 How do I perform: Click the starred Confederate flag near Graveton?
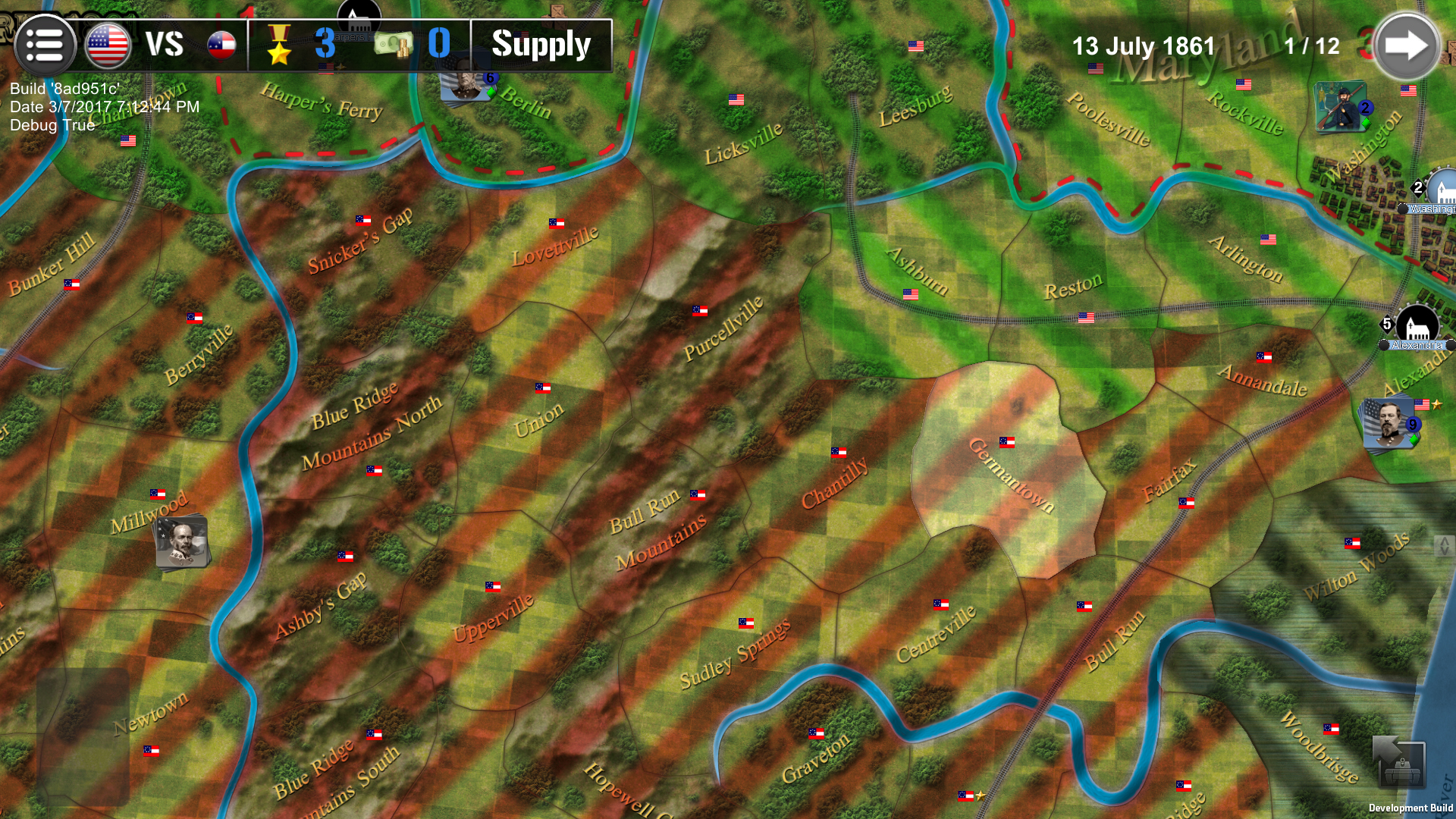[x=965, y=798]
